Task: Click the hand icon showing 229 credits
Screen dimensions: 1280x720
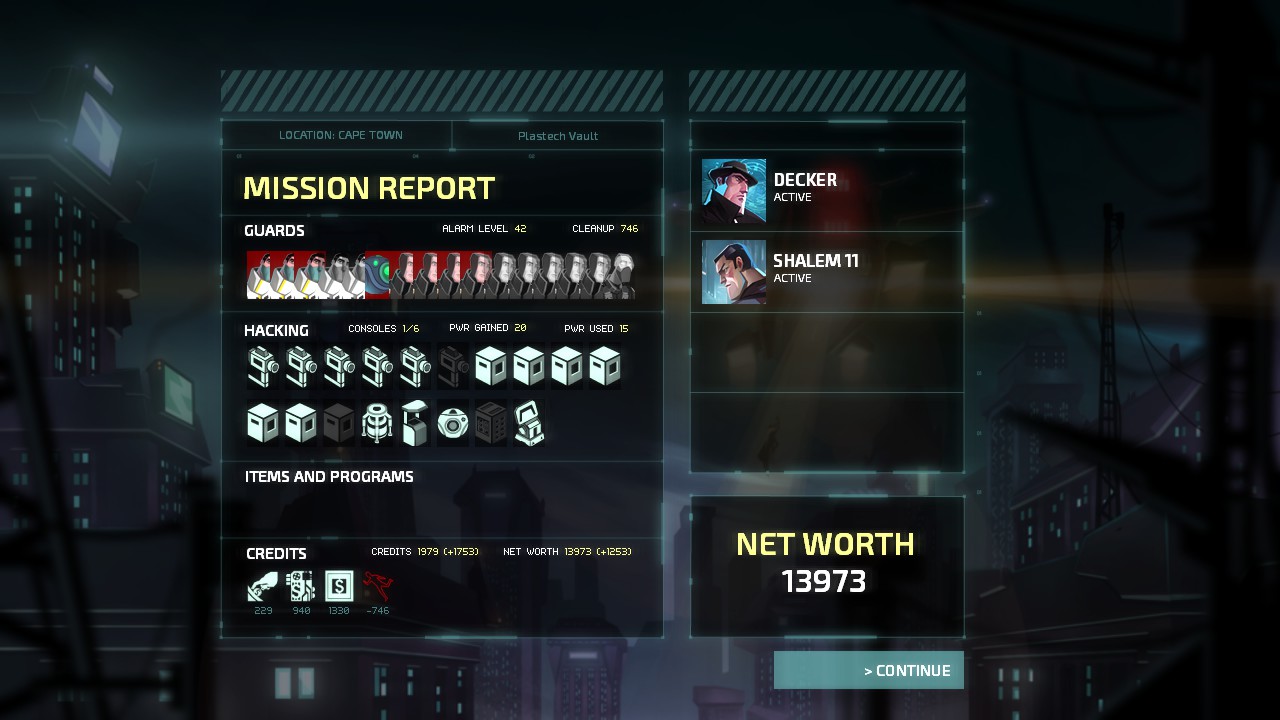Action: (x=263, y=585)
